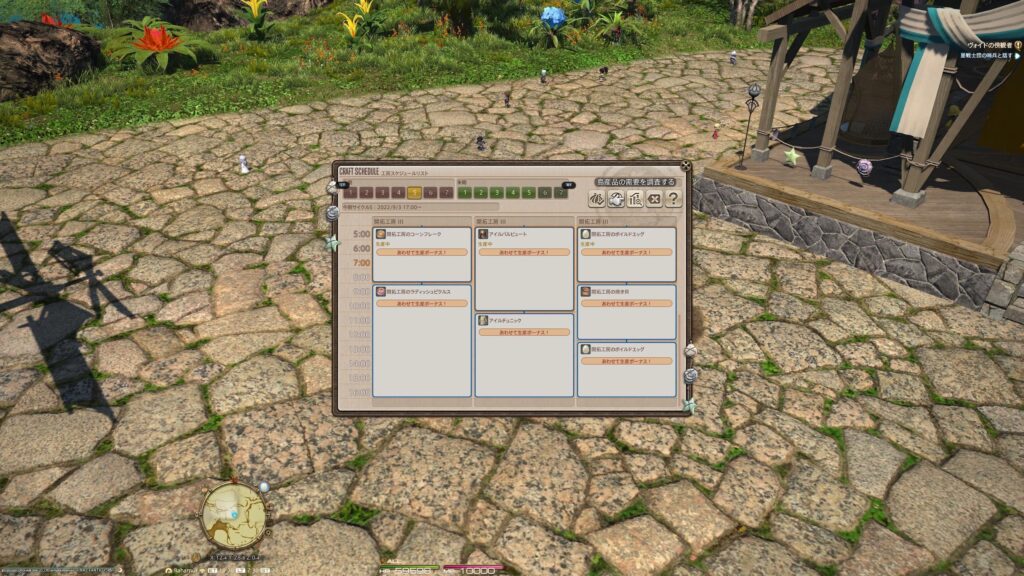The image size is (1024, 576).
Task: Select brown day 1 of the current cycle
Action: tap(351, 193)
